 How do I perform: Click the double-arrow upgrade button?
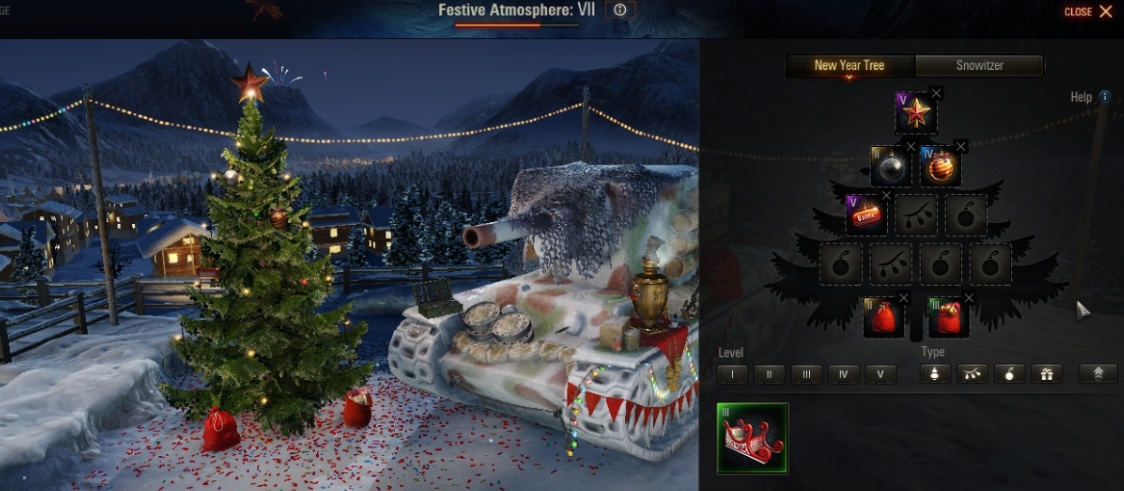[1098, 375]
